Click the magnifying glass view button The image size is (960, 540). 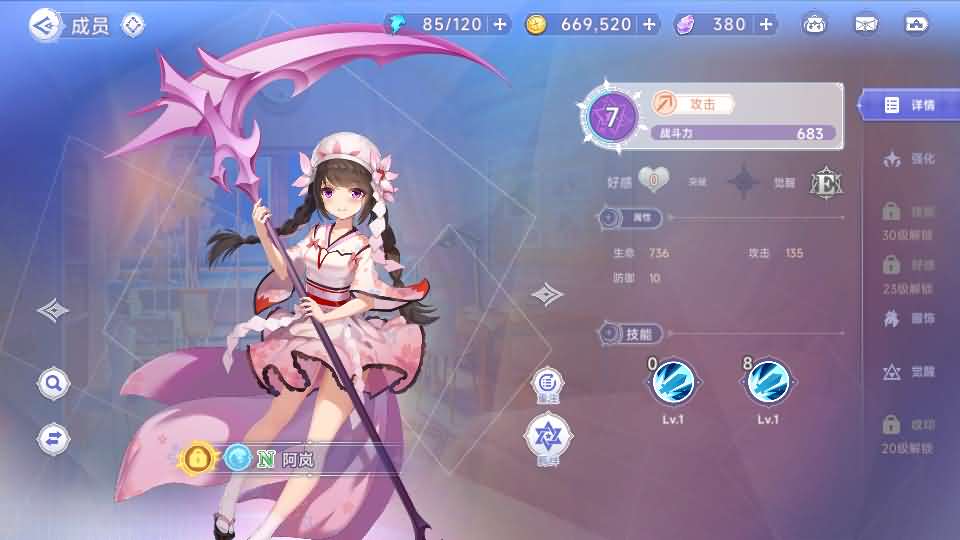click(x=53, y=382)
